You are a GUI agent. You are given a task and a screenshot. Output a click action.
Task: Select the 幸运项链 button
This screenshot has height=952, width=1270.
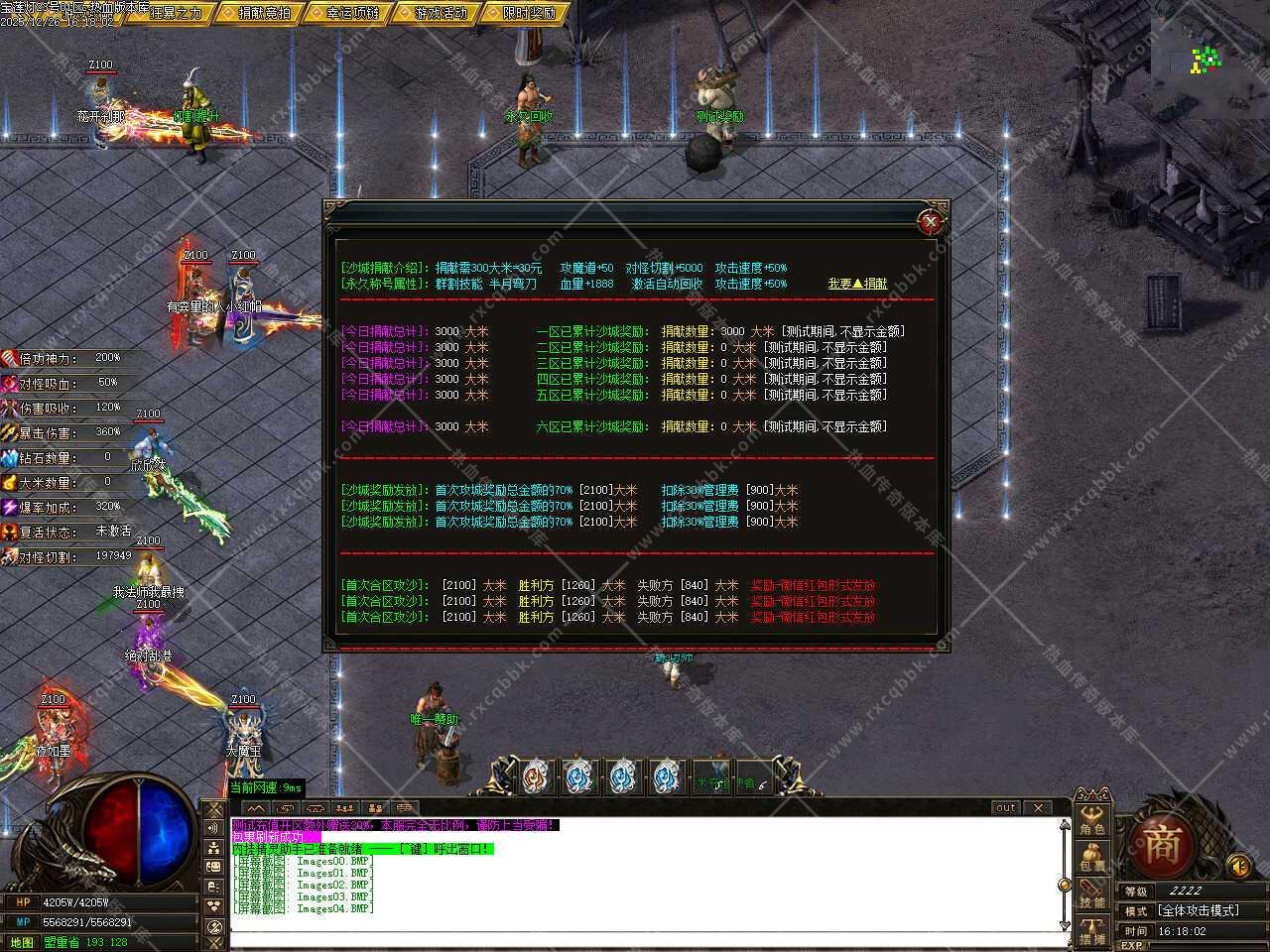[346, 13]
